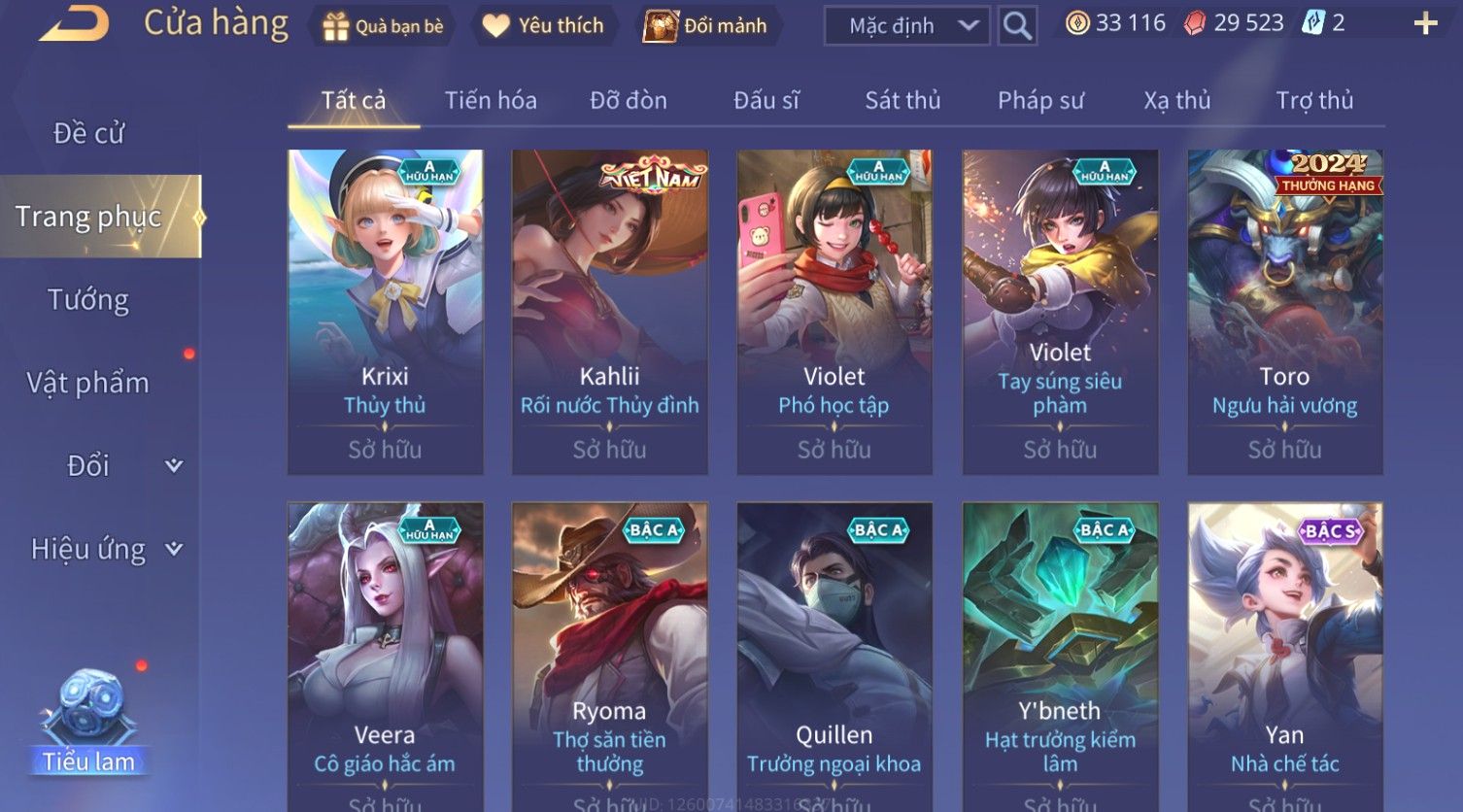
Task: Select the Krixi Thủy thủ skin card
Action: (385, 311)
